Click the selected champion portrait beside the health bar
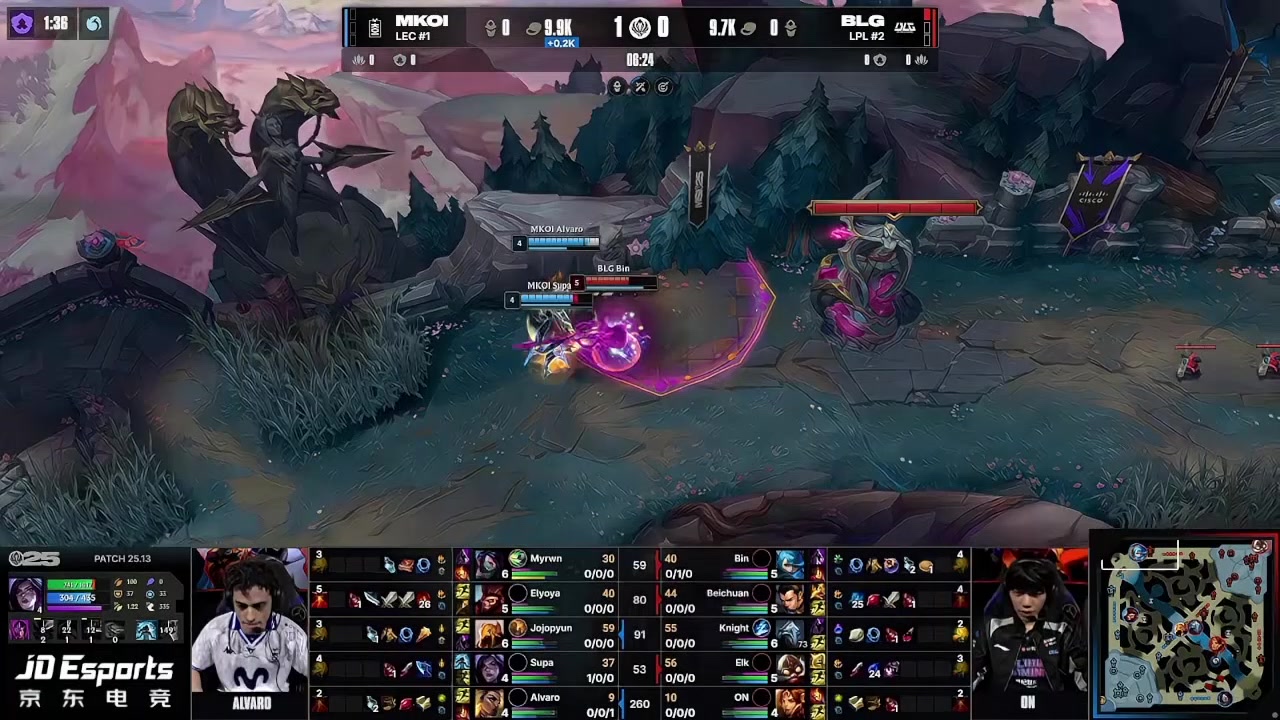The height and width of the screenshot is (720, 1280). click(x=25, y=592)
